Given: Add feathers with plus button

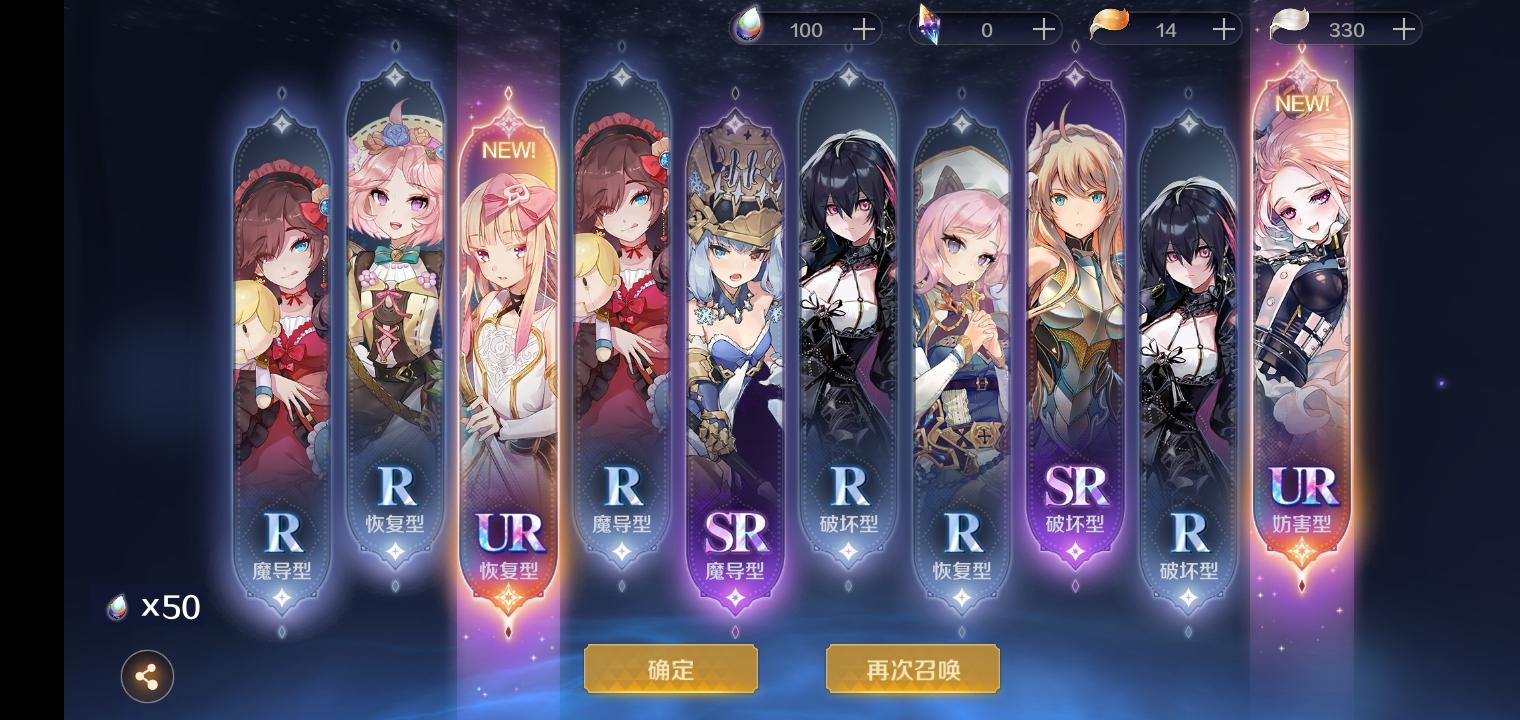Looking at the screenshot, I should (1403, 29).
